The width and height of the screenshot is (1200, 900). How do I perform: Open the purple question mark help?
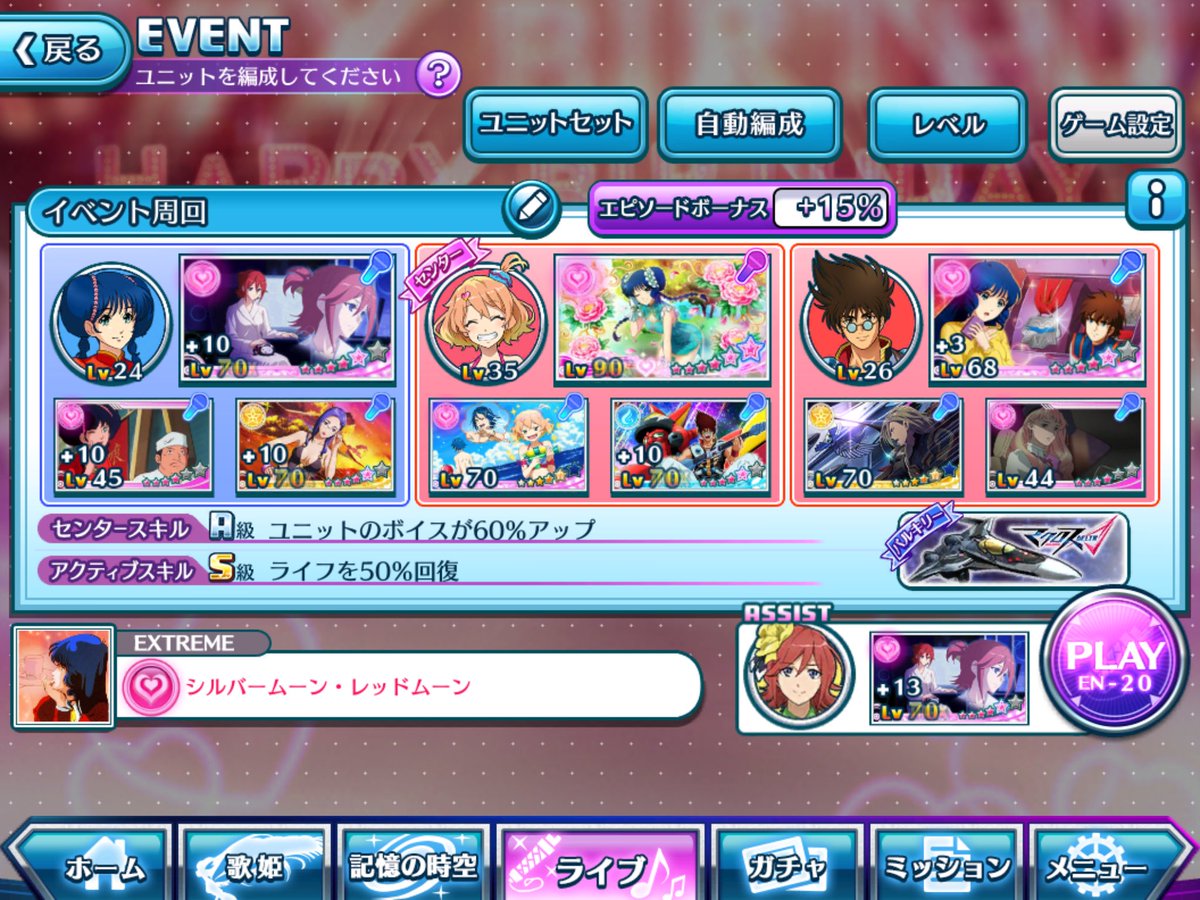pos(437,75)
